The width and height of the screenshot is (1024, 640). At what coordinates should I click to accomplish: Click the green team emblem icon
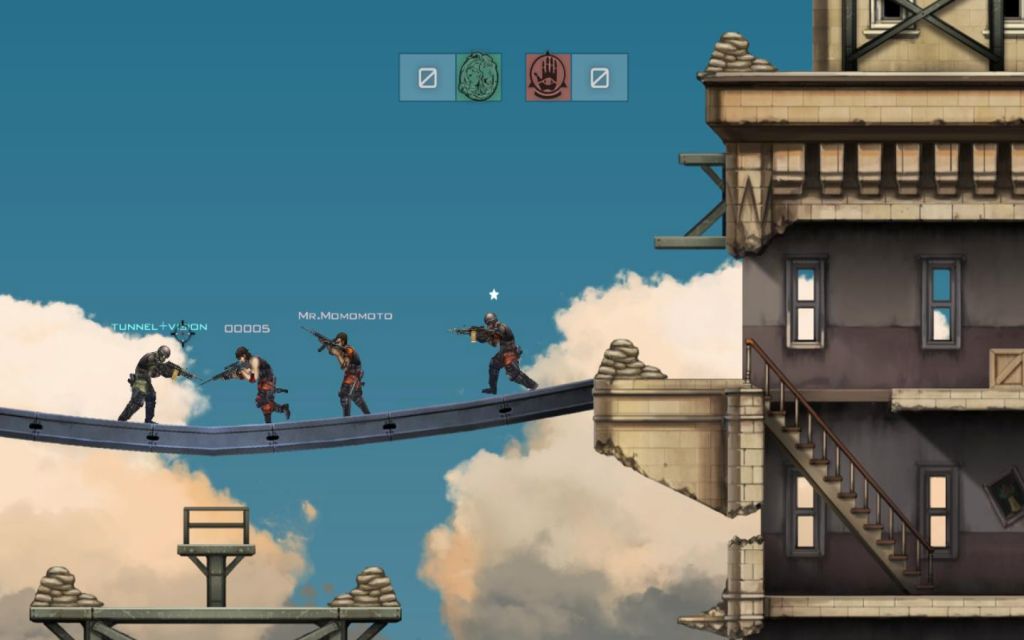click(478, 77)
